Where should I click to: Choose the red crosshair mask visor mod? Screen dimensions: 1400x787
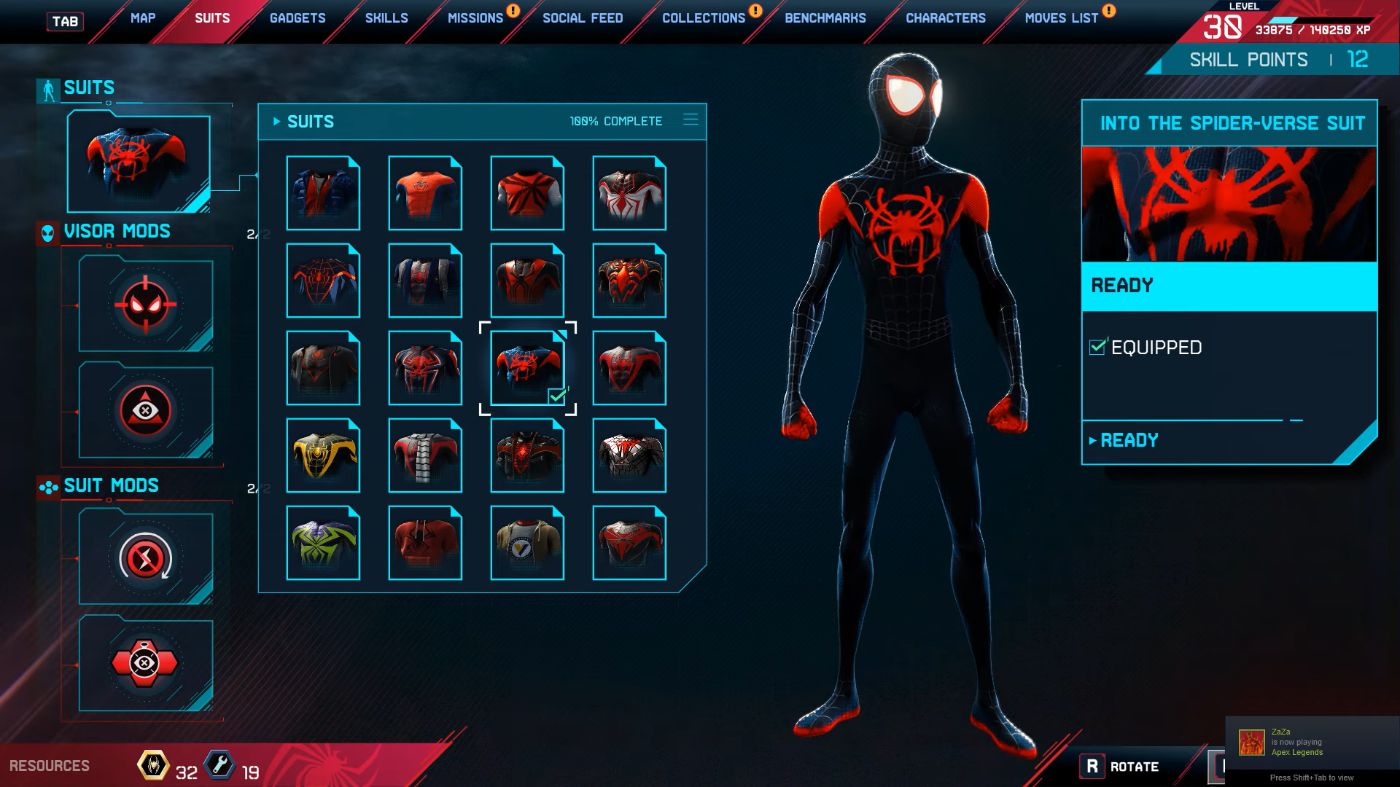(x=146, y=304)
